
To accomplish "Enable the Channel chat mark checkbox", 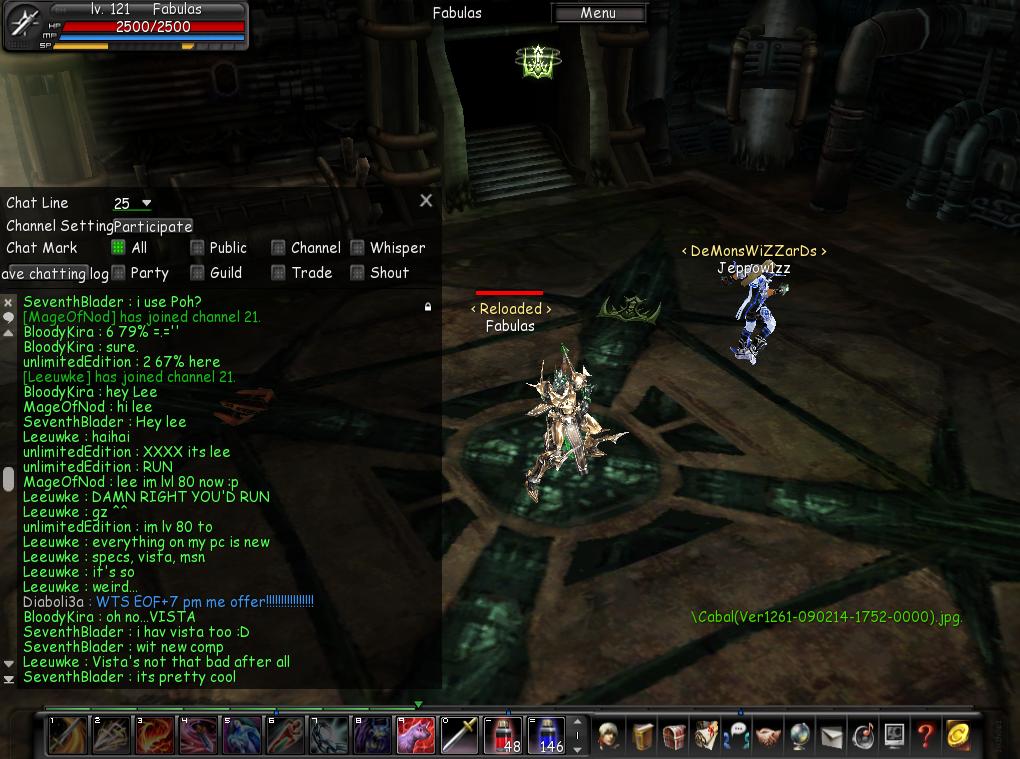I will pyautogui.click(x=278, y=248).
